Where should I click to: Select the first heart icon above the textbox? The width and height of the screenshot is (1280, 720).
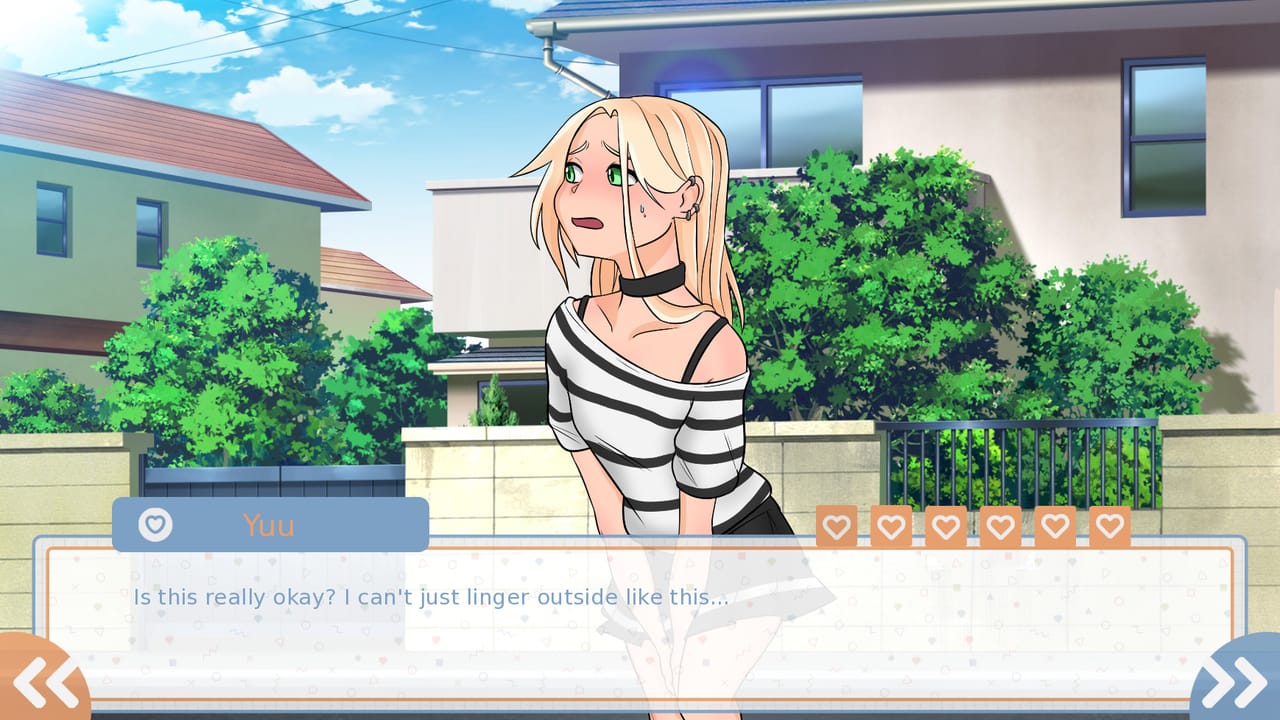(x=837, y=525)
